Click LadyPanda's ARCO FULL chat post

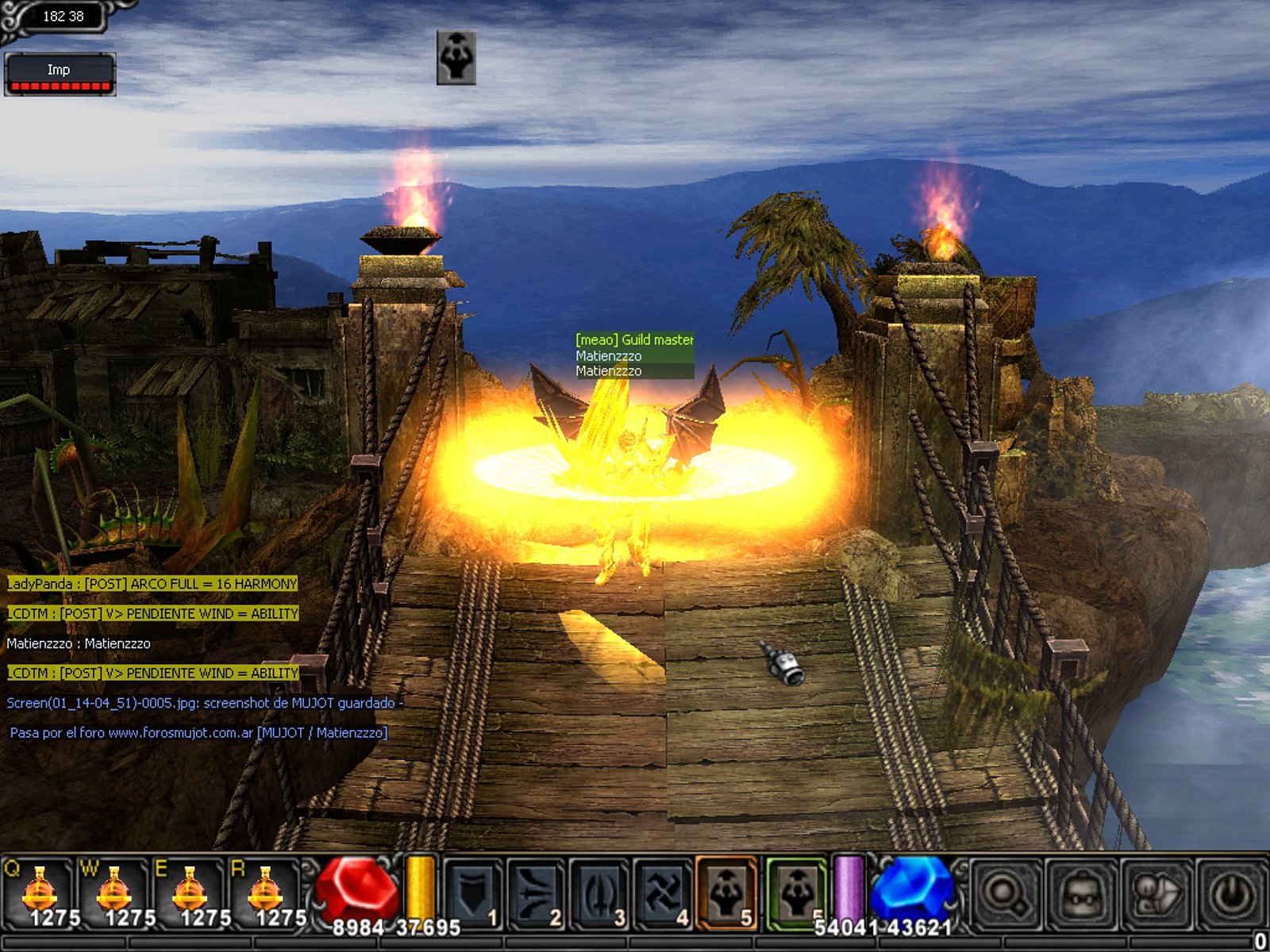[x=152, y=584]
